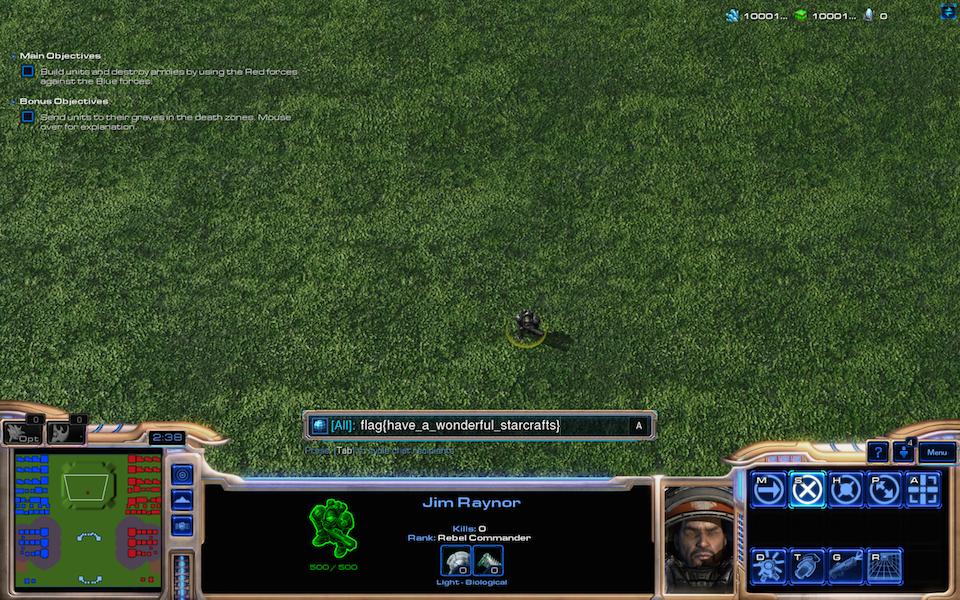Toggle the minimap terrain view button
Image resolution: width=960 pixels, height=600 pixels.
pos(182,500)
